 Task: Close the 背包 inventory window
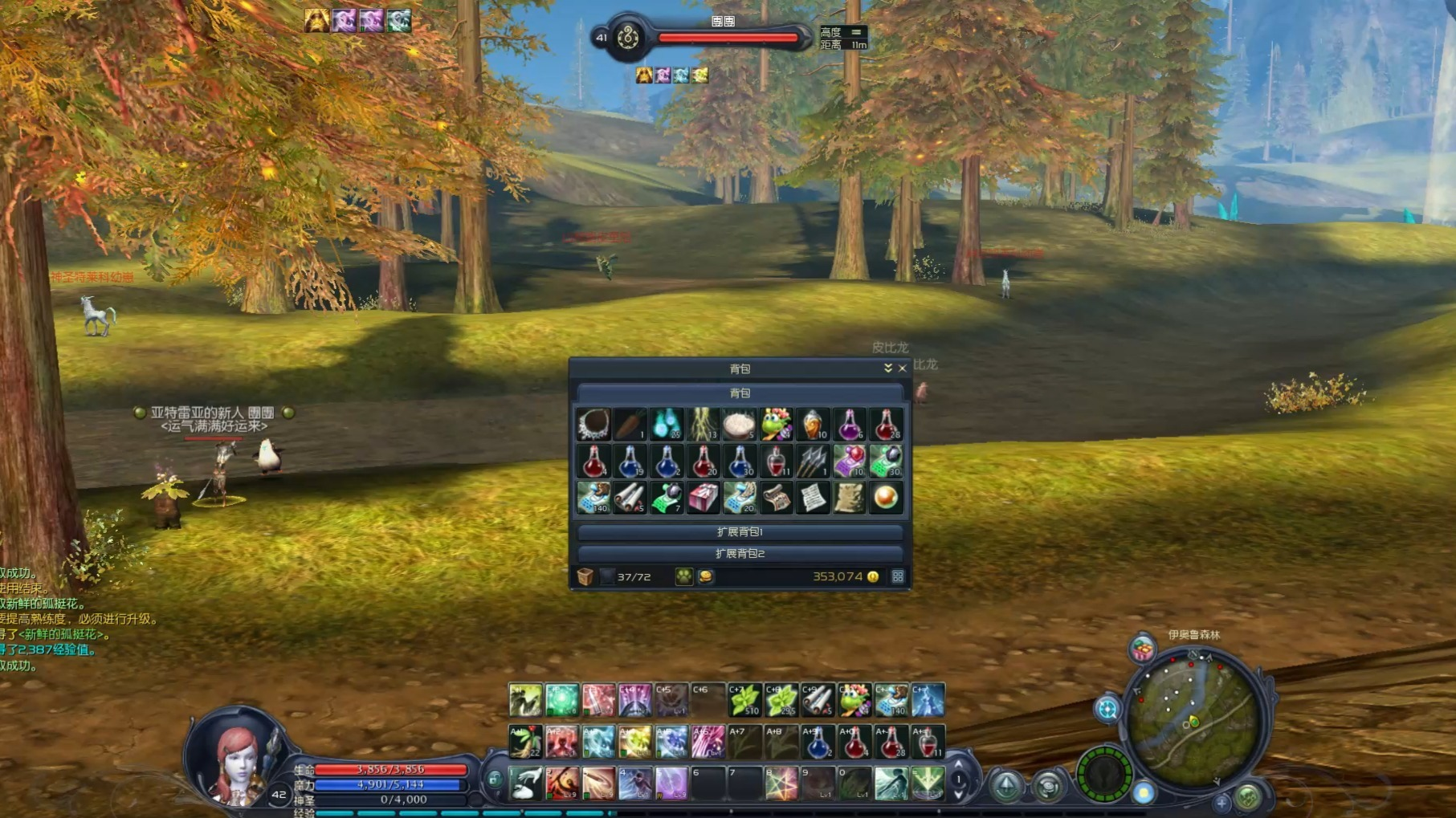[x=902, y=368]
